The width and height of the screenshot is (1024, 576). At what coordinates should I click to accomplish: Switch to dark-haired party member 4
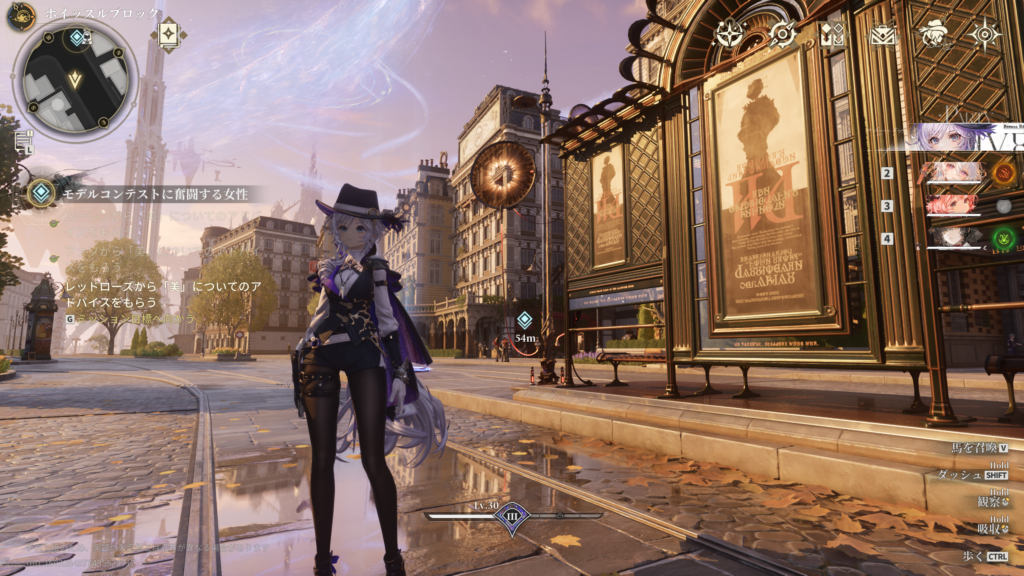point(955,238)
